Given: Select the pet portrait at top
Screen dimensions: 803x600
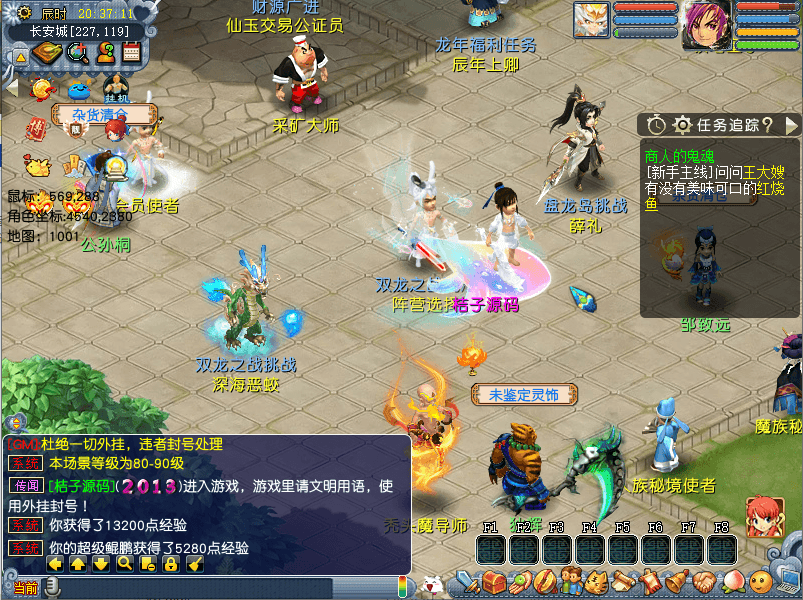Looking at the screenshot, I should (x=590, y=20).
